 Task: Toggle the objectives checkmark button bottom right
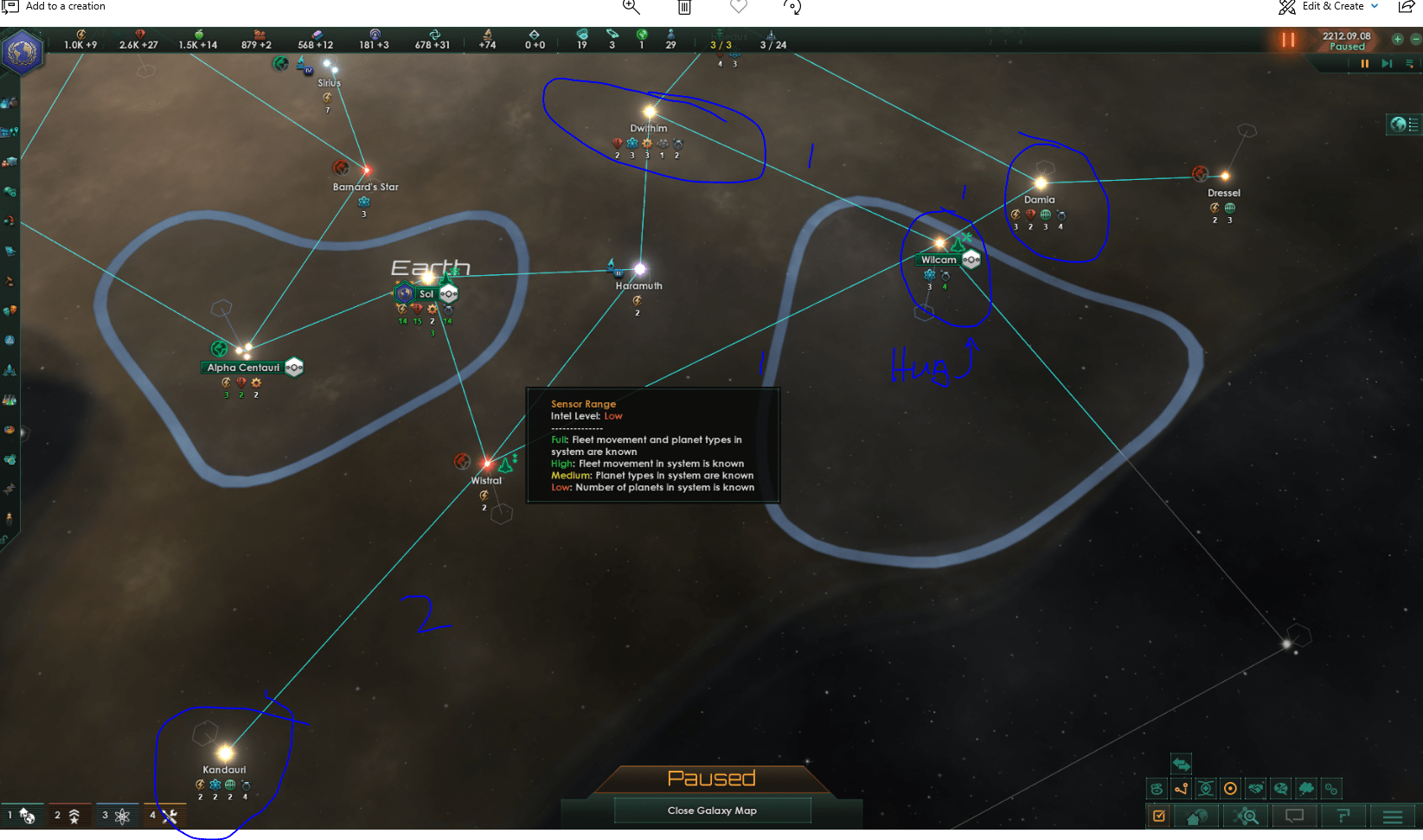(x=1159, y=815)
